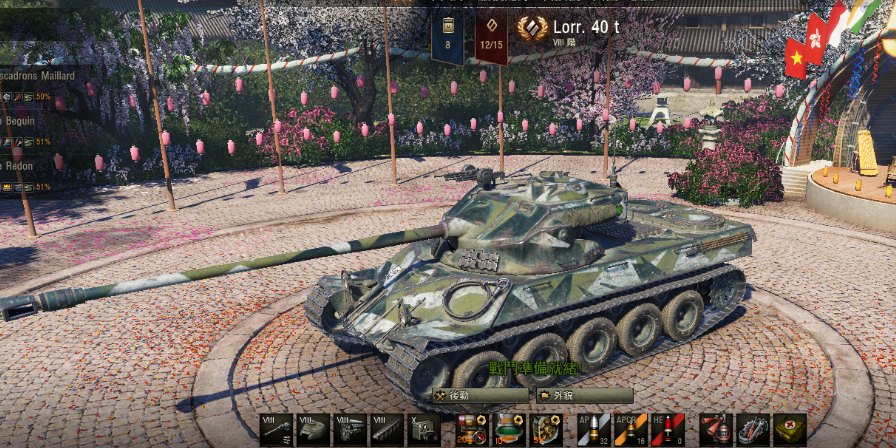Click the Lorr. 40 t vehicle name

click(x=585, y=26)
